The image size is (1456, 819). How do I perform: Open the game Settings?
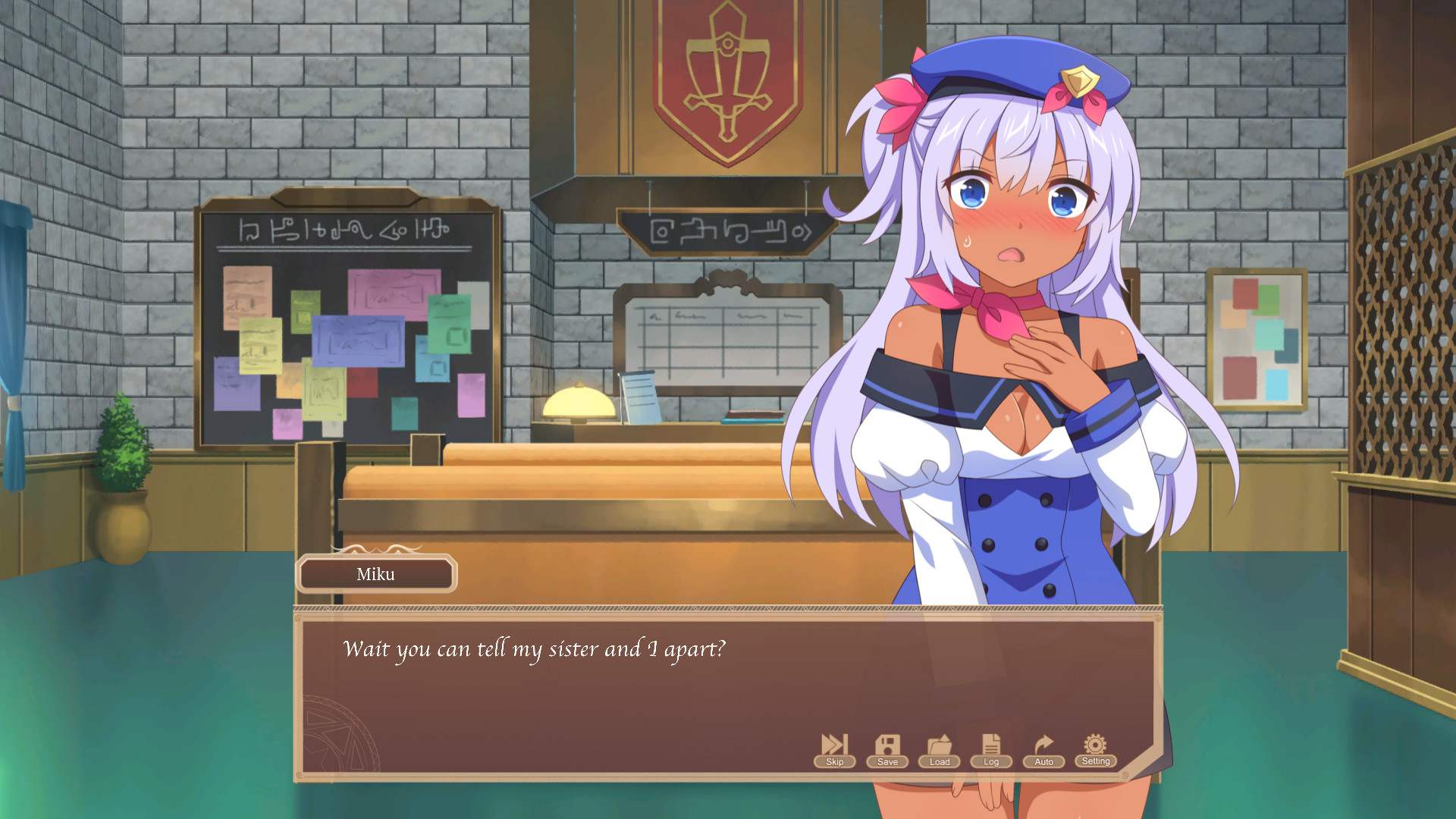(1095, 762)
